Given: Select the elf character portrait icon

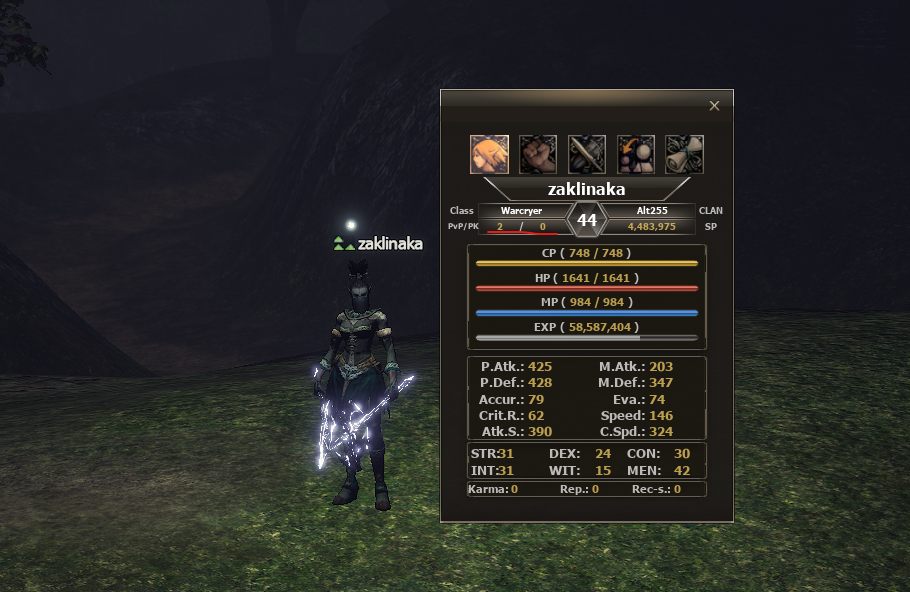Looking at the screenshot, I should click(489, 155).
